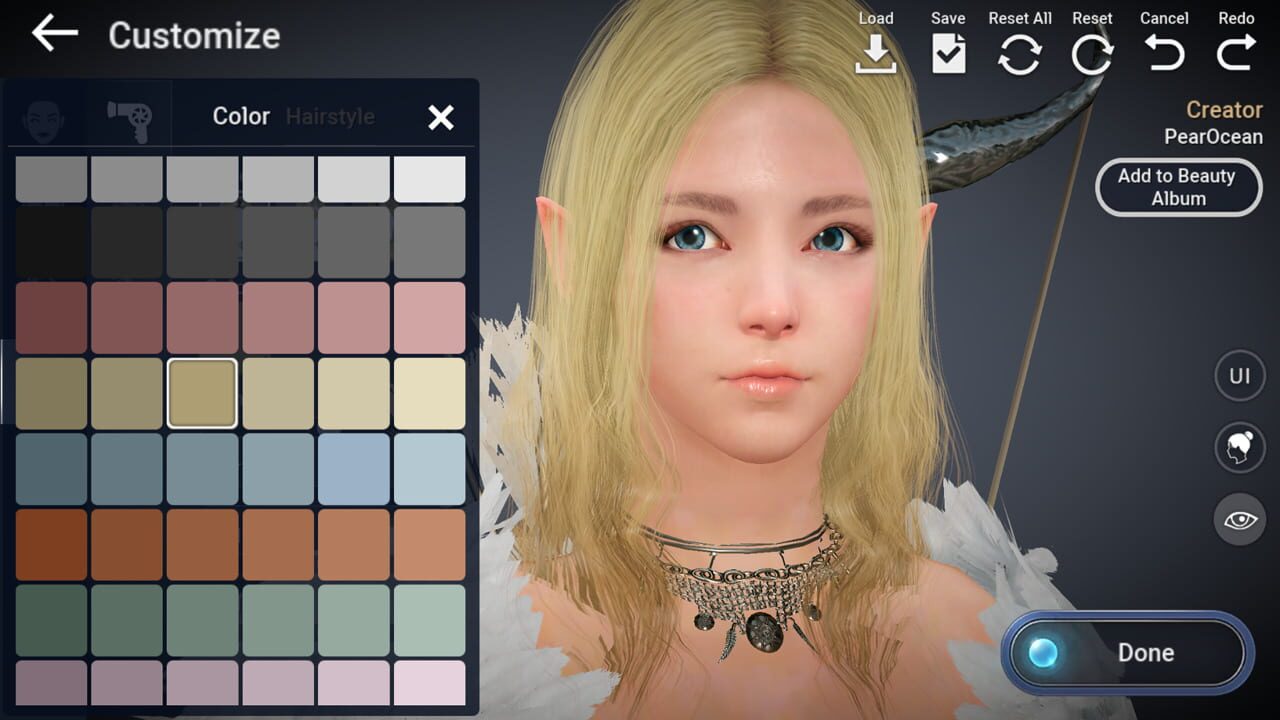Click the Reset icon
Screen dimensions: 1280x720
(x=1092, y=50)
